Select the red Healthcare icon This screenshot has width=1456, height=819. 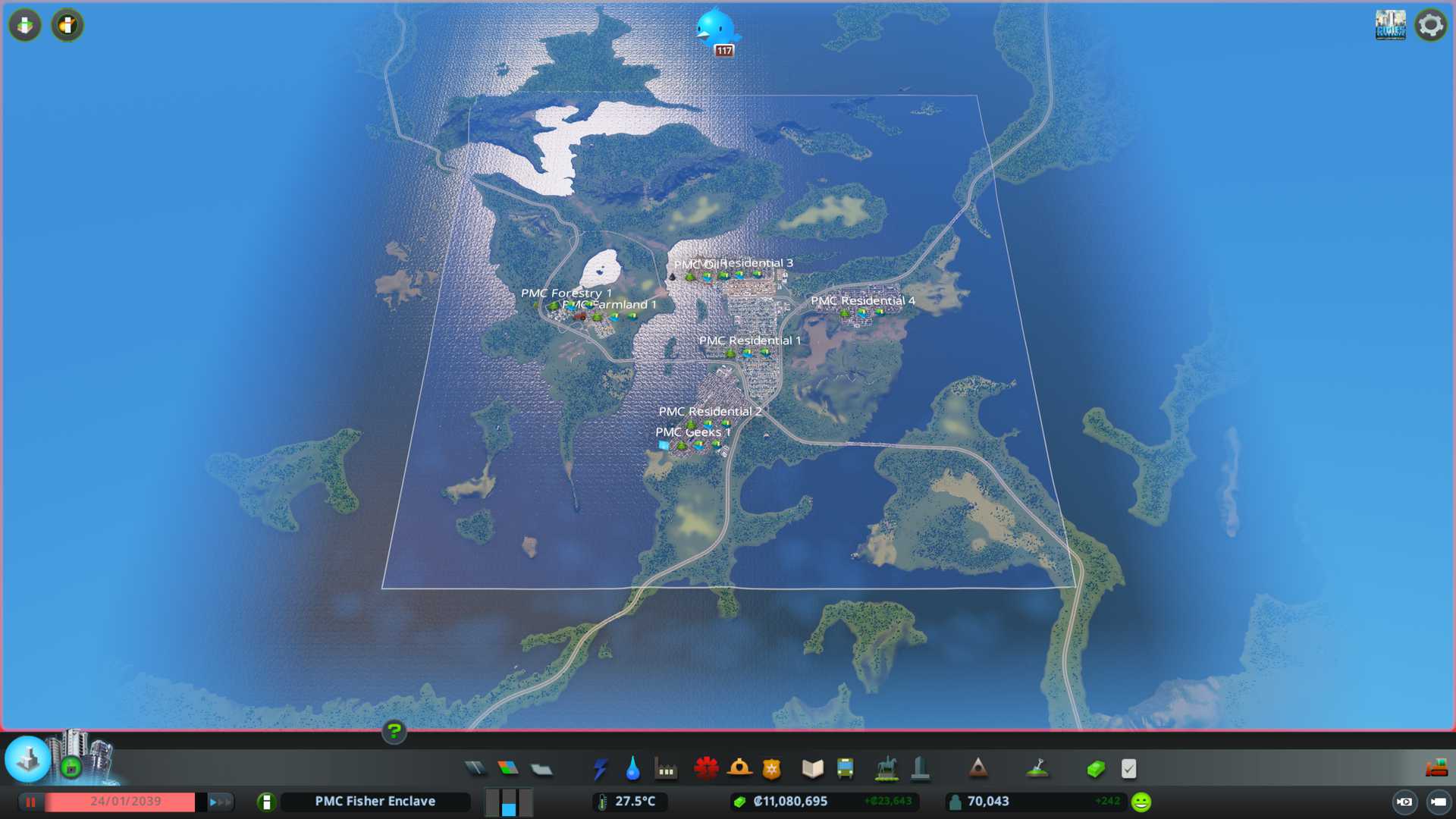(x=706, y=769)
